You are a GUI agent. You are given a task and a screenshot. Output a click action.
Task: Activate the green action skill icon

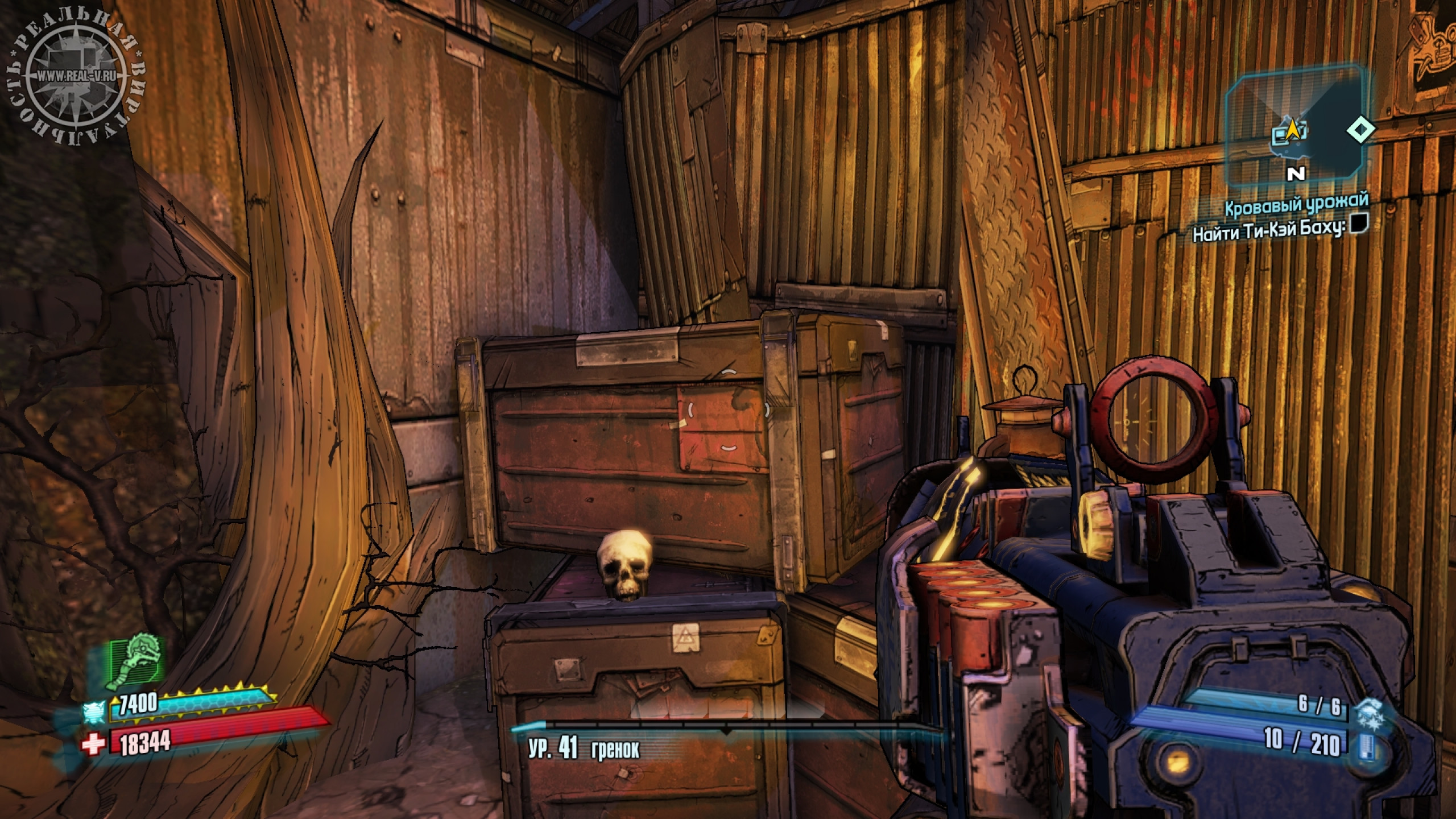pyautogui.click(x=136, y=663)
